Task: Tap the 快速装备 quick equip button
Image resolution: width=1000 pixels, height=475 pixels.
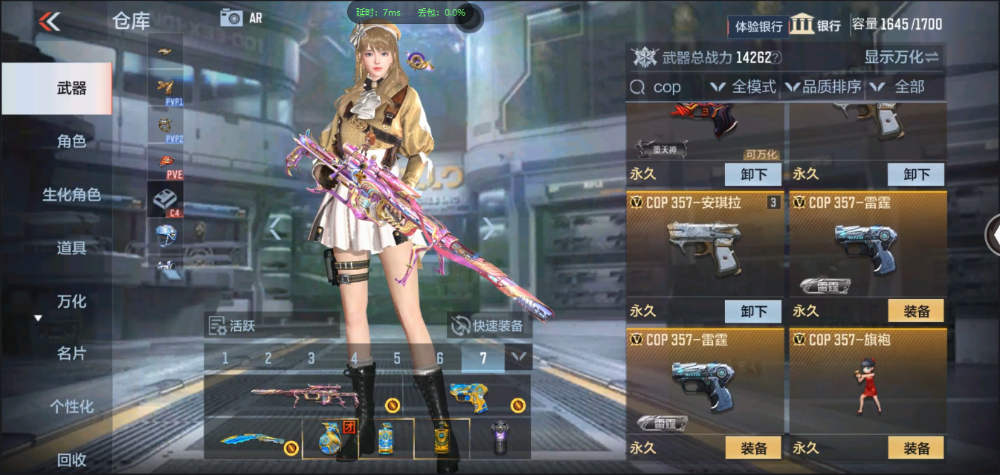Action: (488, 325)
